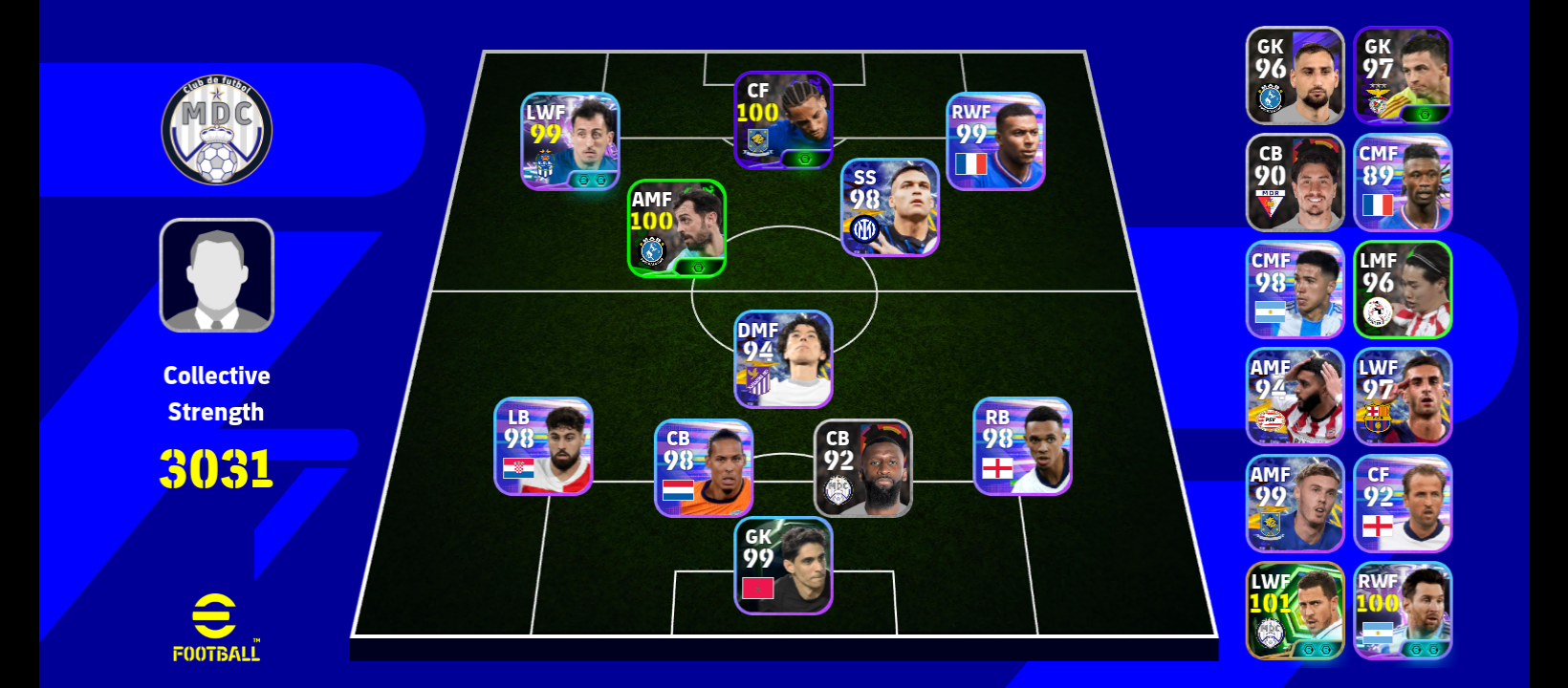Image resolution: width=1568 pixels, height=688 pixels.
Task: Pick the substitute LWF 101 card
Action: (x=1296, y=611)
